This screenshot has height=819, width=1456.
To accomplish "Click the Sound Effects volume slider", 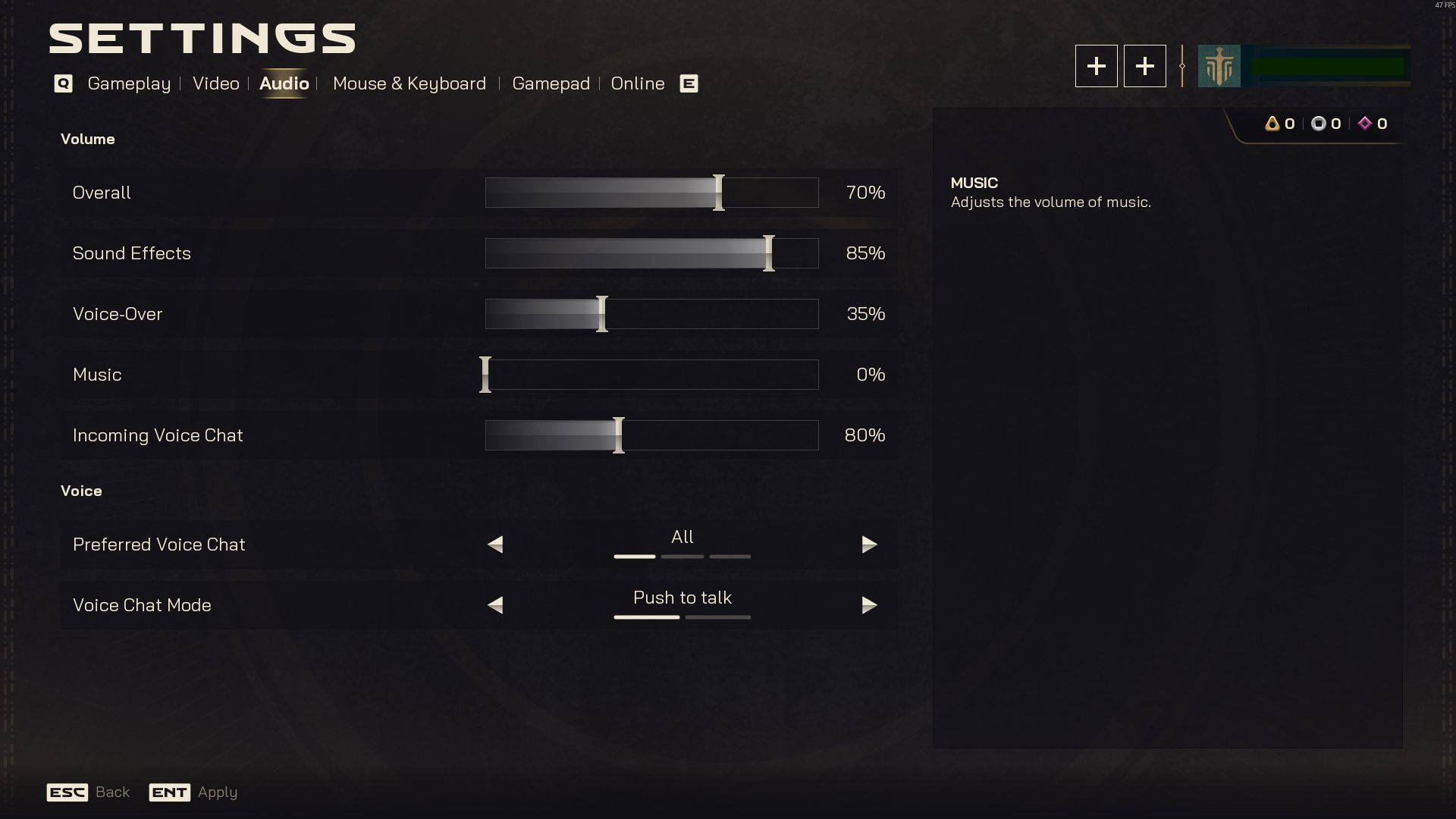I will (651, 253).
